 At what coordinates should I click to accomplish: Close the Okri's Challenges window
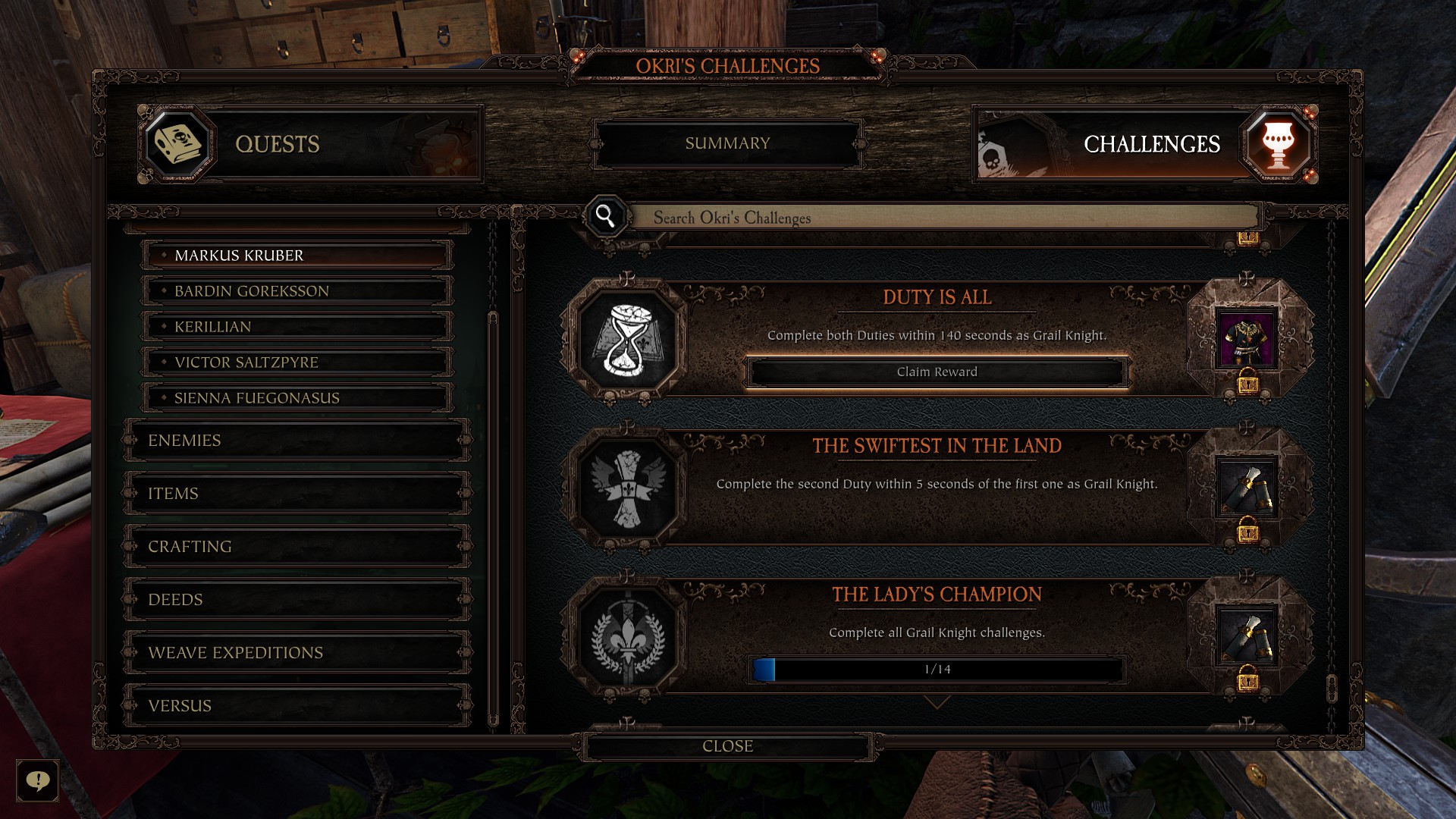[x=727, y=746]
